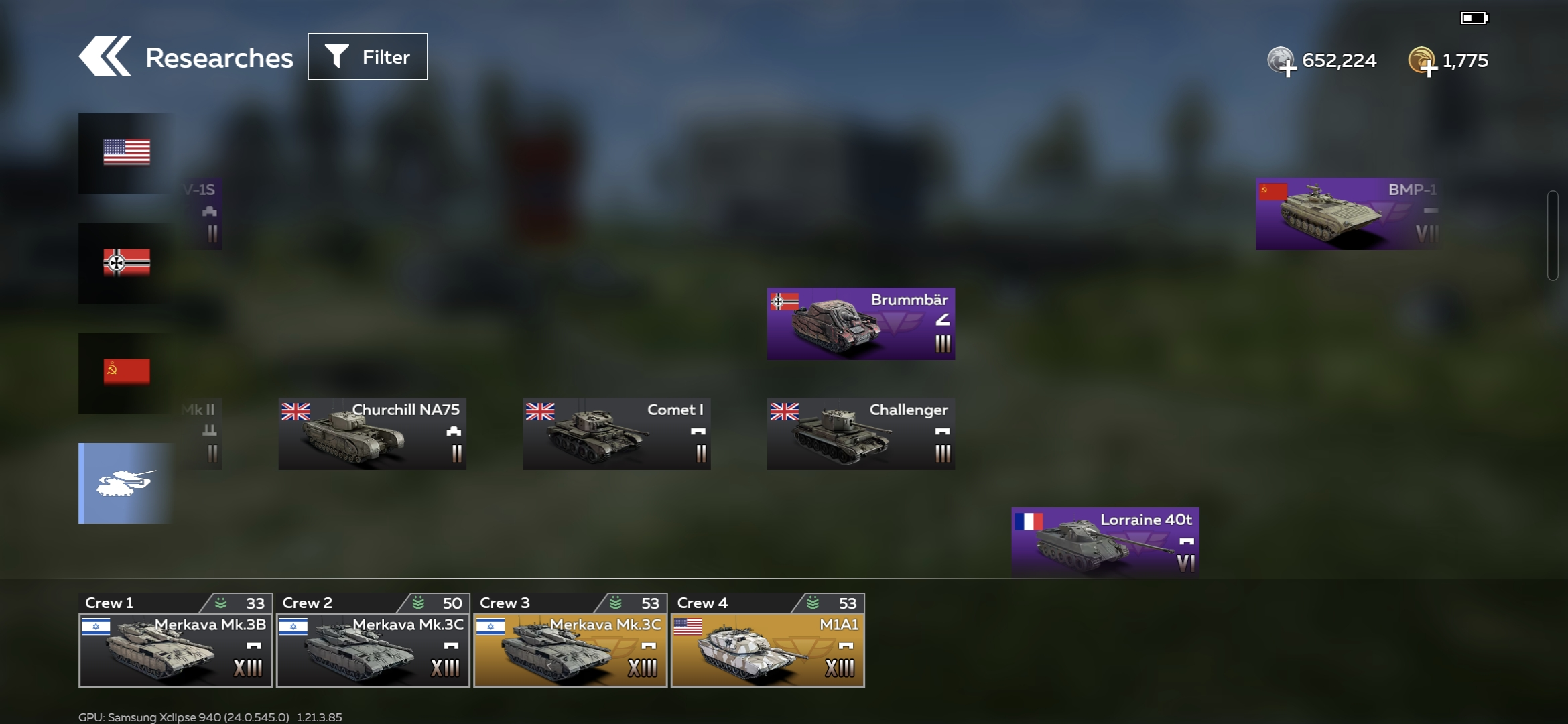Choose the Comet I tank card
1568x724 pixels.
616,434
